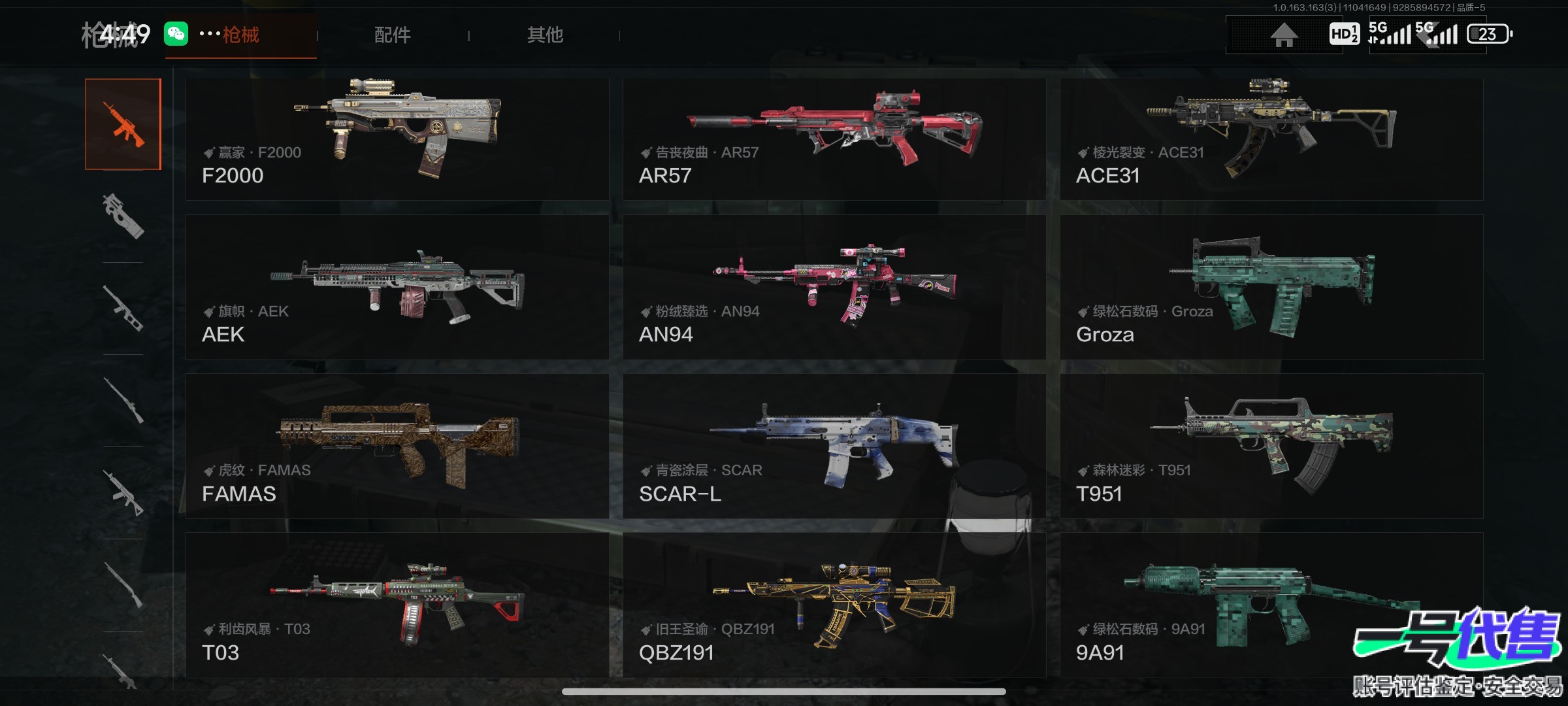Image resolution: width=1568 pixels, height=706 pixels.
Task: Choose the camo T951 card
Action: (x=1271, y=446)
